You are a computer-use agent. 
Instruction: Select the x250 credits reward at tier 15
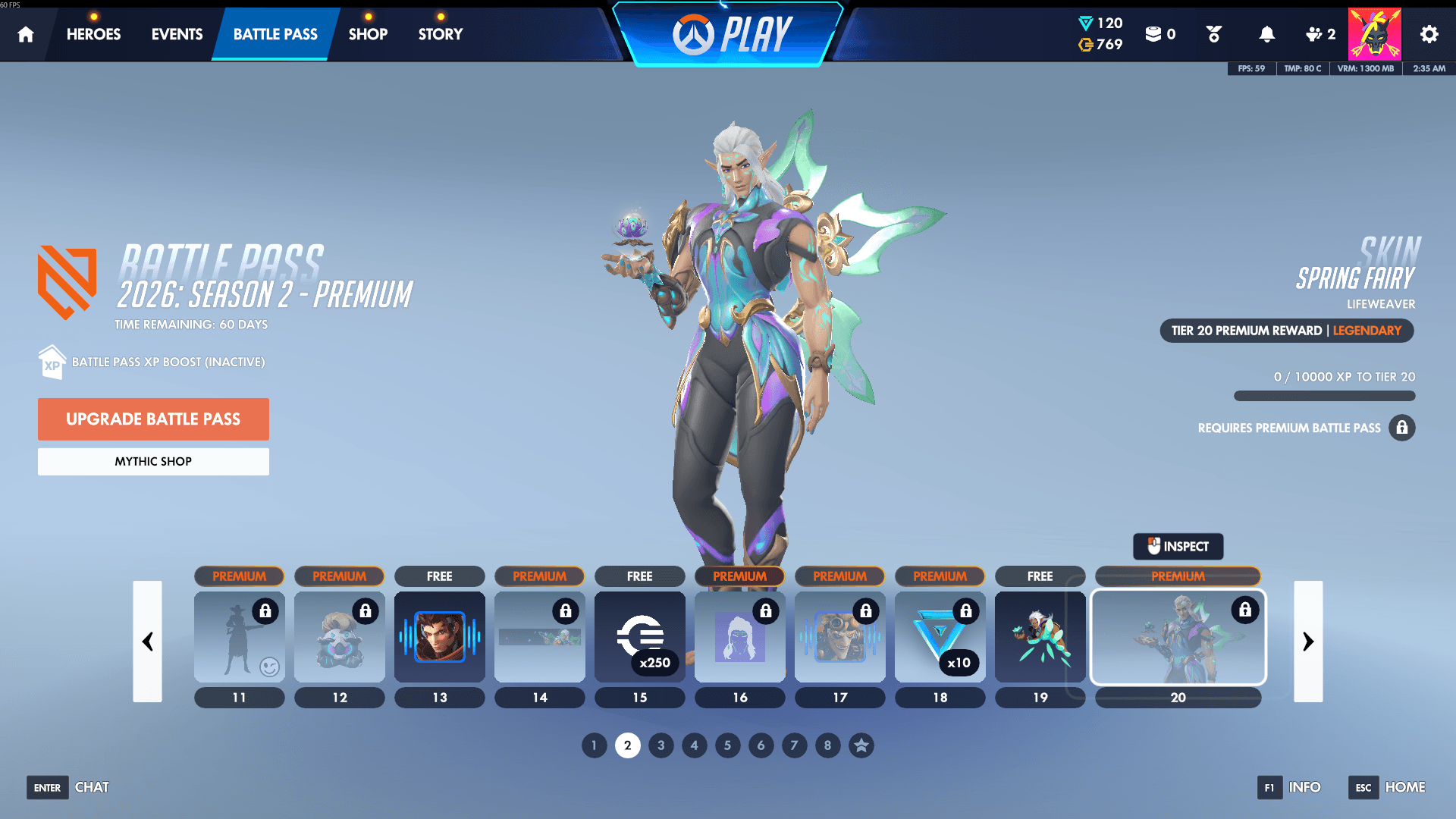click(x=639, y=637)
